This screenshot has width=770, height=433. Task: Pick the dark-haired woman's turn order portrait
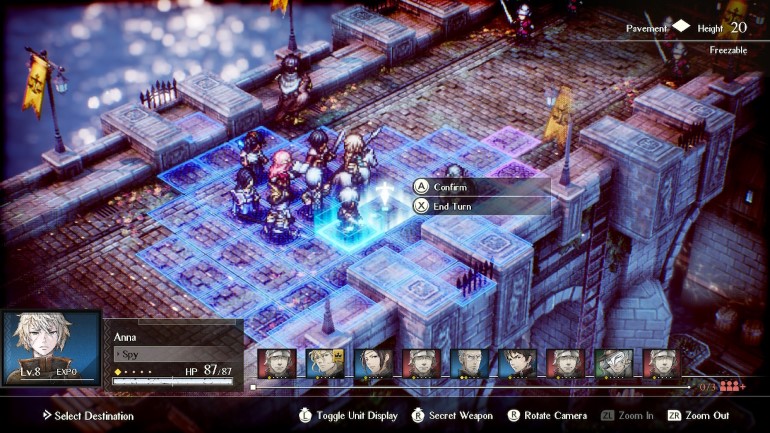click(373, 364)
